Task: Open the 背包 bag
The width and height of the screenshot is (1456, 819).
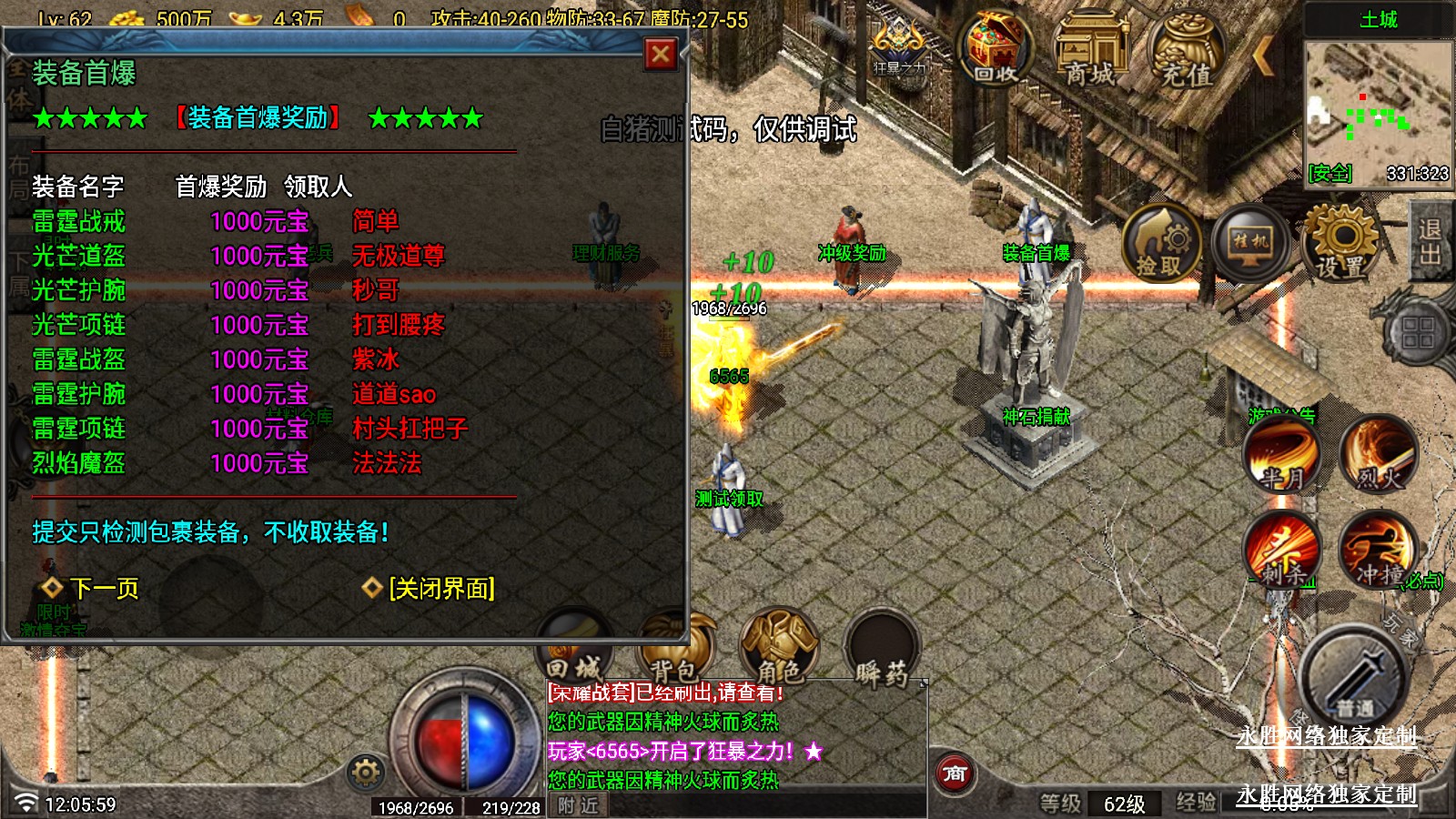Action: click(675, 648)
